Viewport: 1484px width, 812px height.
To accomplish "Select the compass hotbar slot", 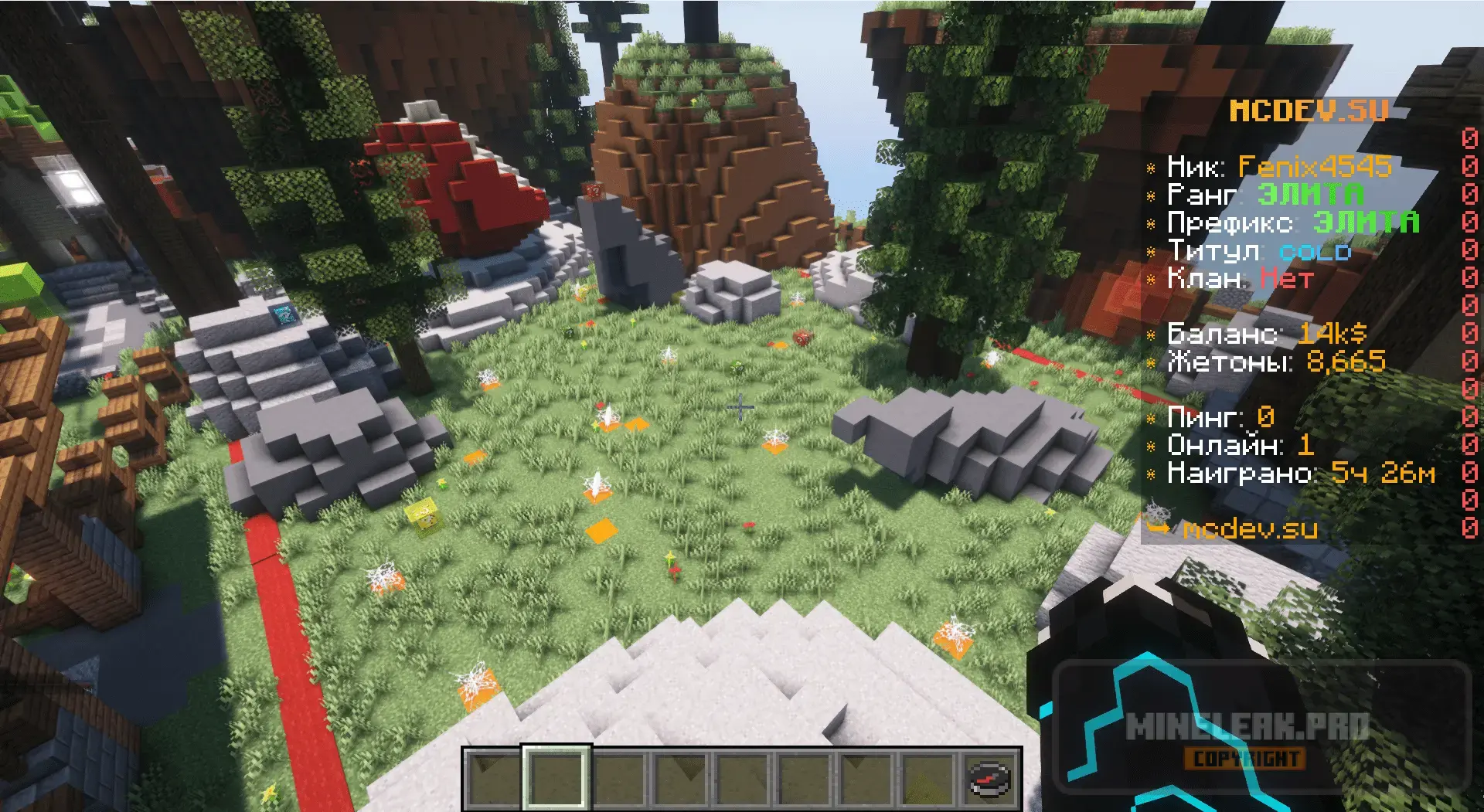I will 990,777.
